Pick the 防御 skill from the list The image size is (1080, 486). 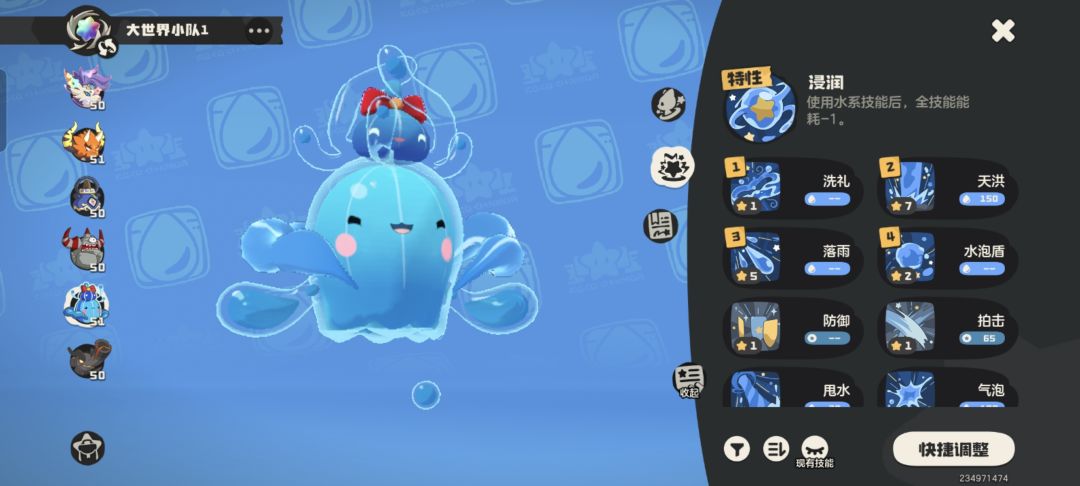click(x=791, y=327)
